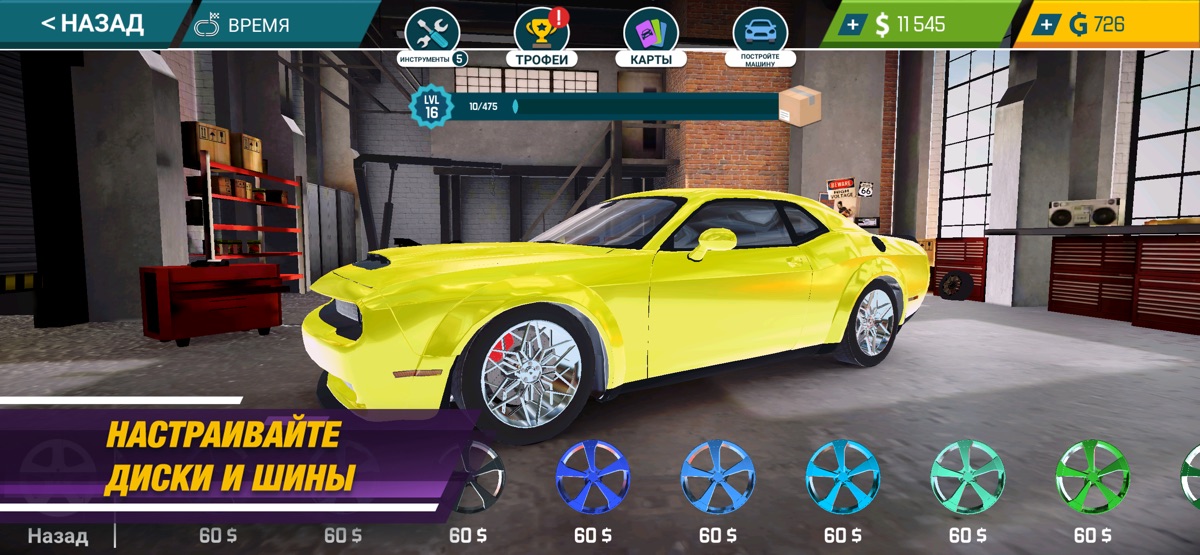Select the mint green wheel rim
This screenshot has height=555, width=1200.
pyautogui.click(x=968, y=477)
